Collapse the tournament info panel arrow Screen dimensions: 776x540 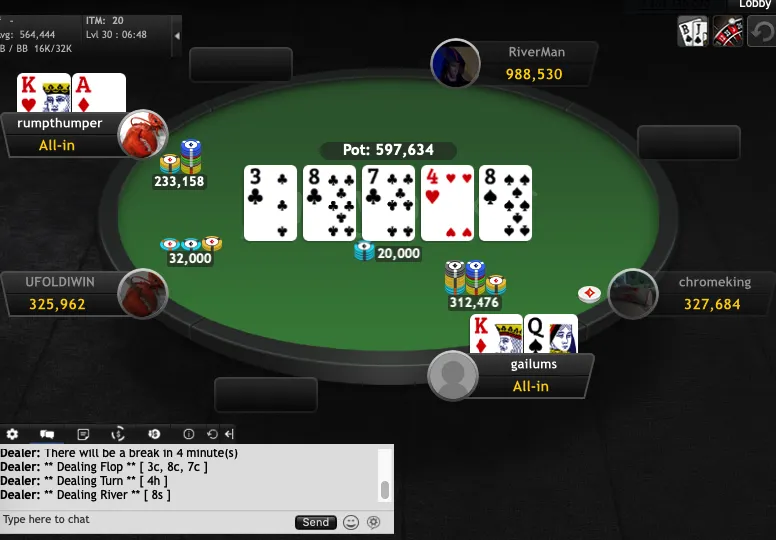tap(177, 35)
